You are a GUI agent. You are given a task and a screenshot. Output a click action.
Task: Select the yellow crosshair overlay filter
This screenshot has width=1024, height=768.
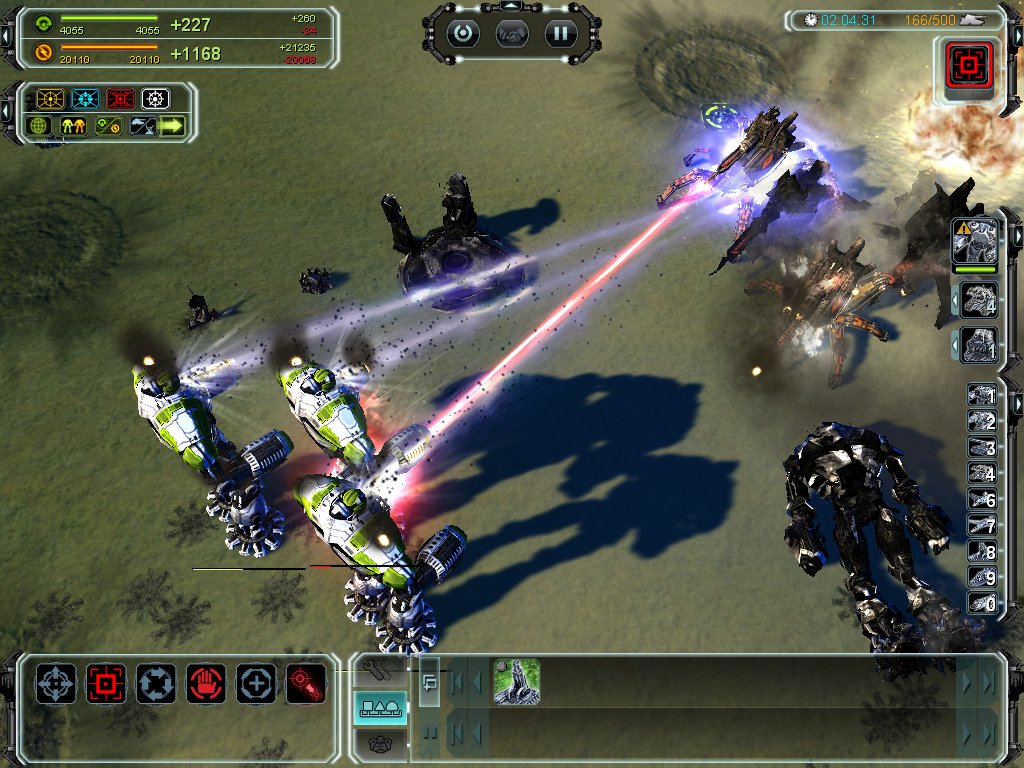click(50, 99)
